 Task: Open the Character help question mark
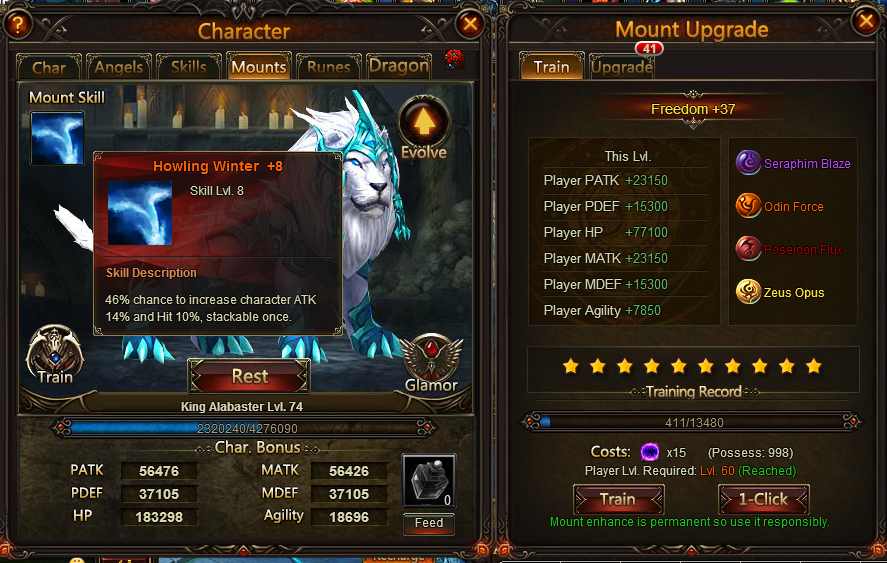[17, 24]
